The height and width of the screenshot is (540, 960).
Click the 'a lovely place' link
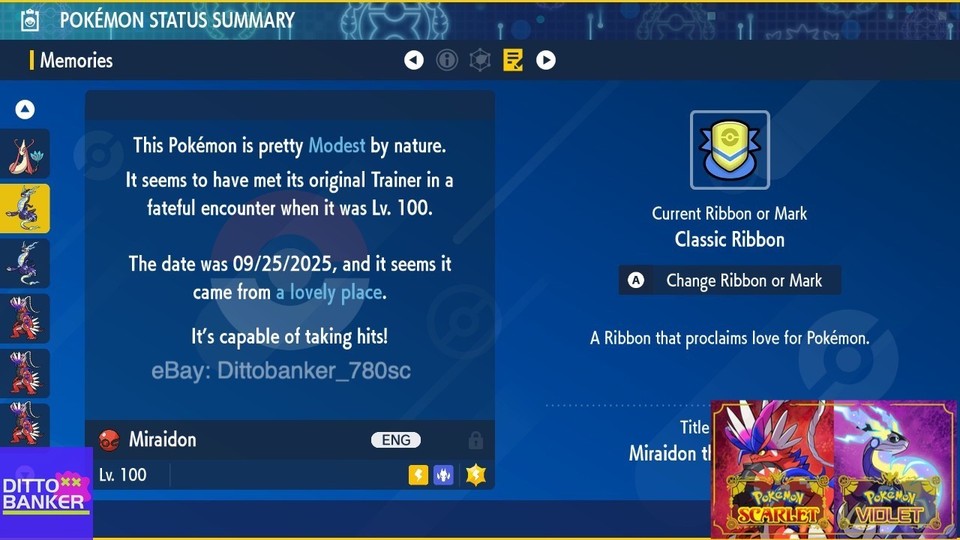pos(329,293)
